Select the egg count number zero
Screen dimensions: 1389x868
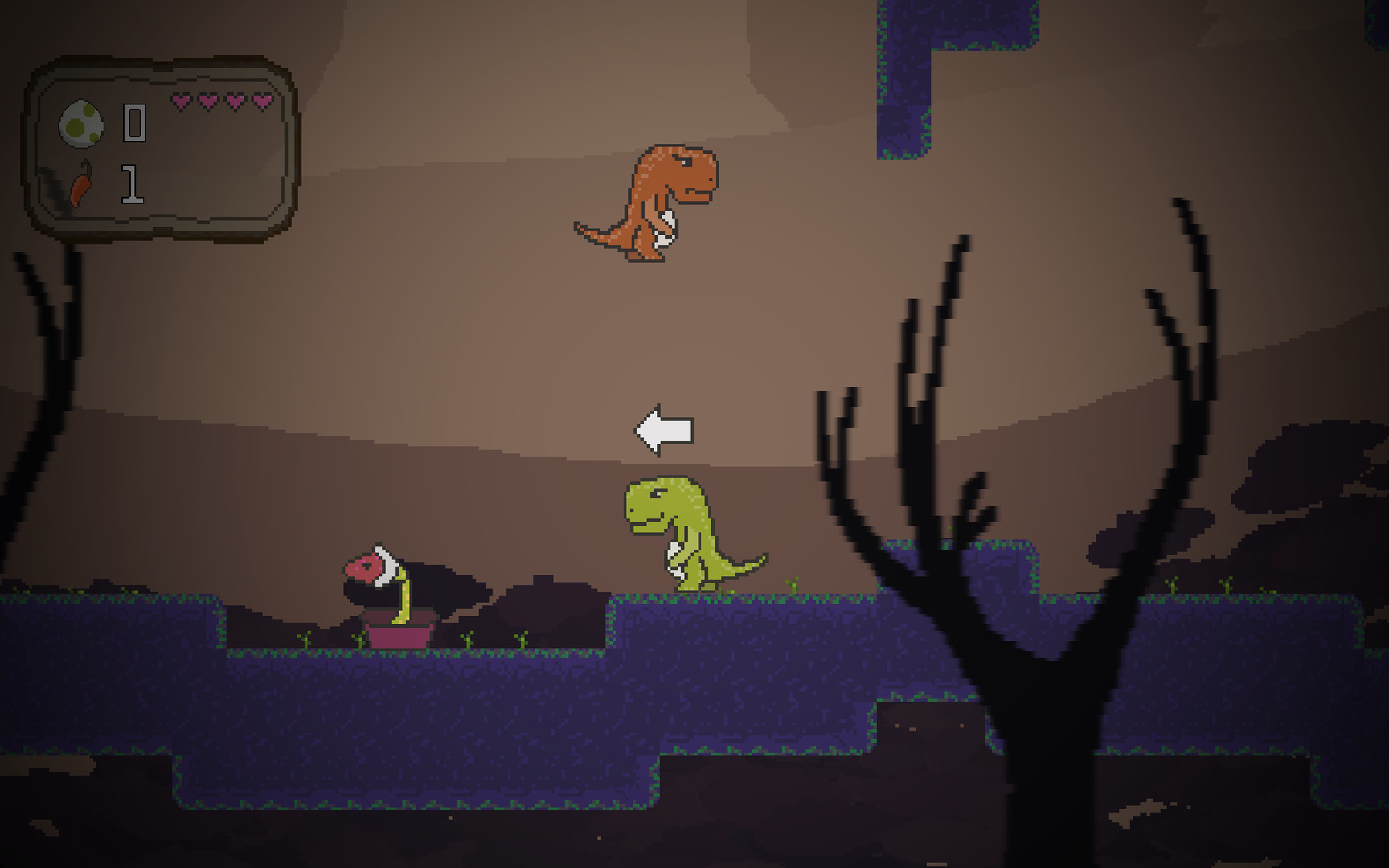coord(134,123)
